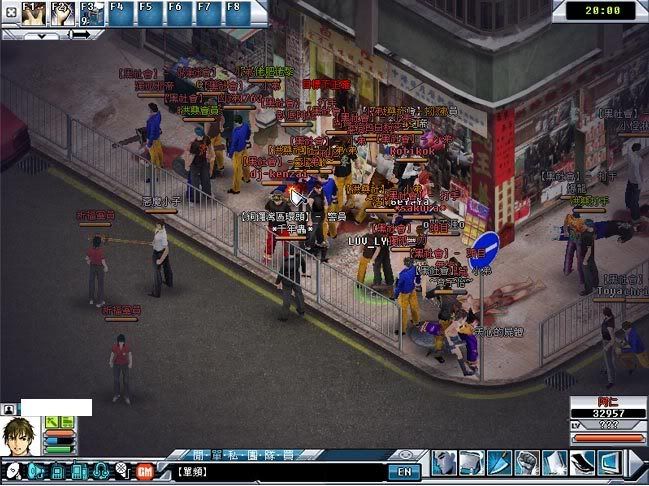
Task: Click the megaphone shout icon
Action: pos(36,470)
